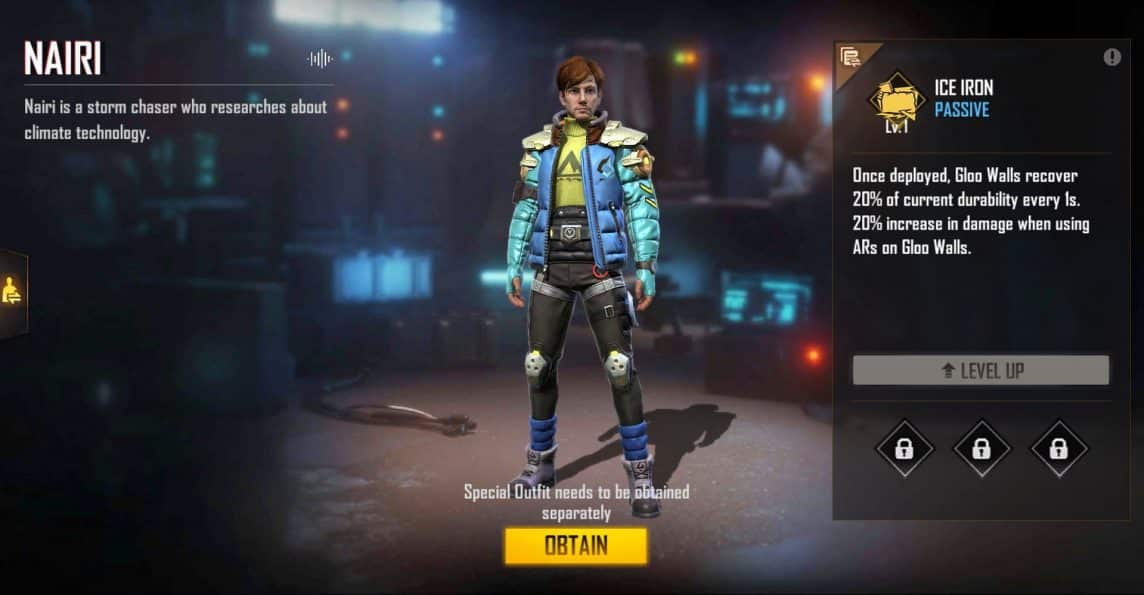Obtain the Nairi character
The image size is (1144, 595).
point(575,546)
